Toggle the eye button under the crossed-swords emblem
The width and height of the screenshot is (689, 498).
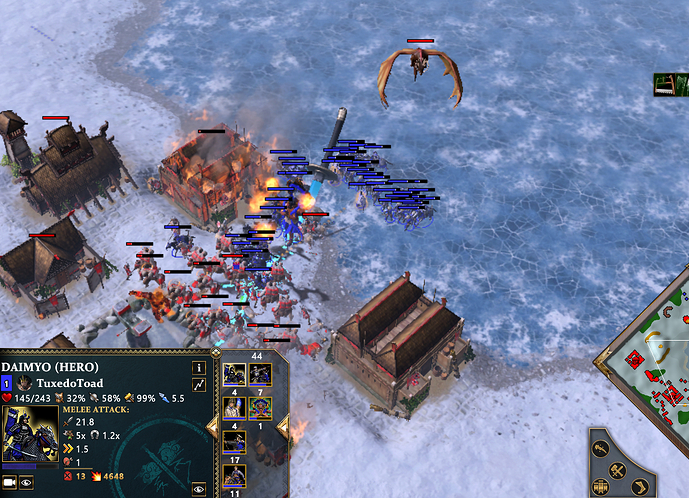[x=199, y=487]
